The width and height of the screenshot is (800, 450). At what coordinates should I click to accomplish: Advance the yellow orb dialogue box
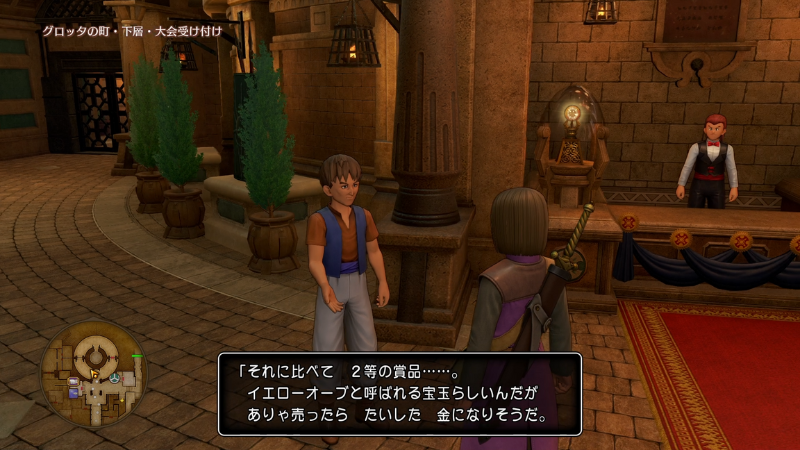click(400, 393)
